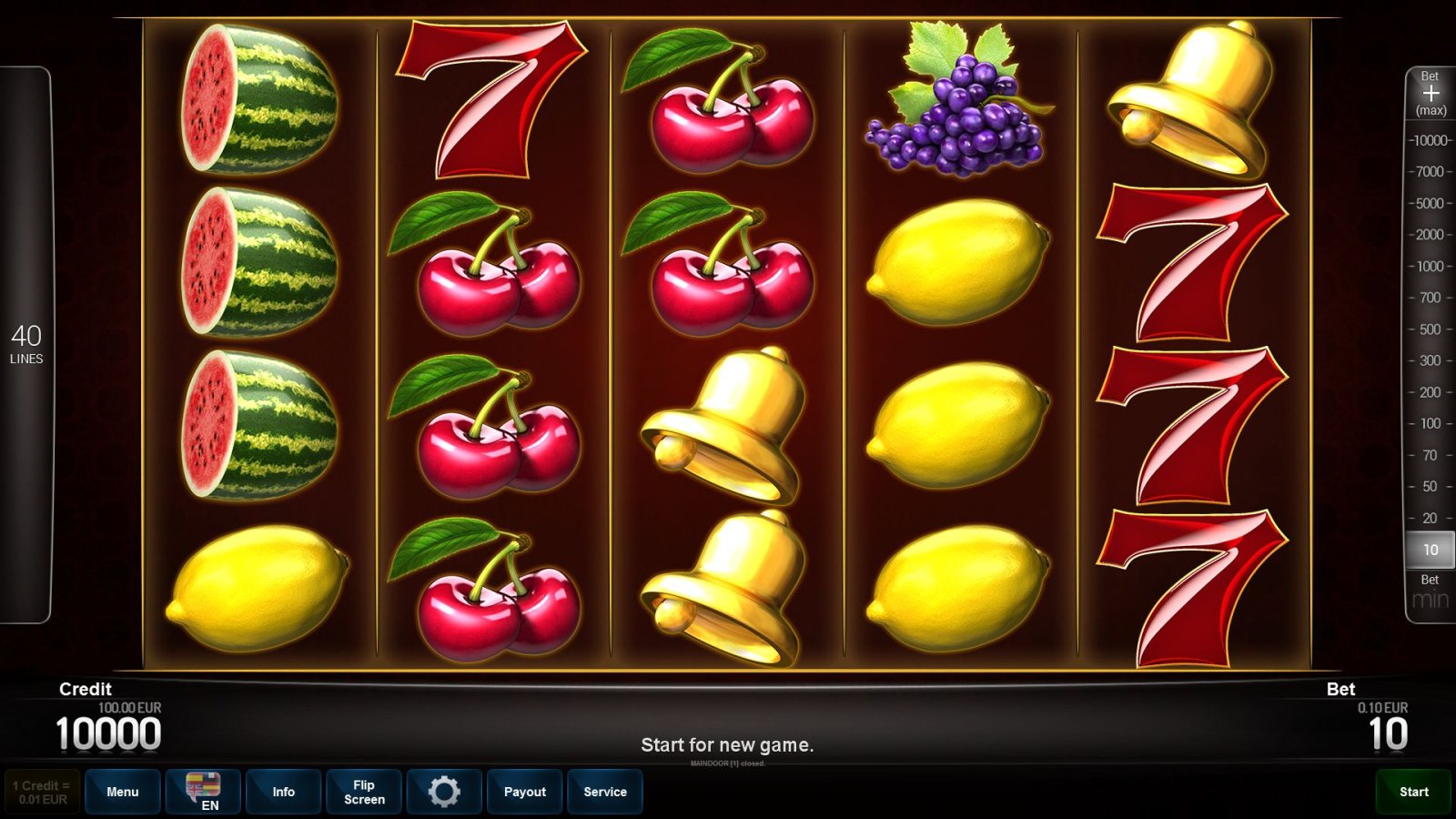This screenshot has width=1456, height=819.
Task: Activate the Flip Screen button
Action: click(364, 792)
